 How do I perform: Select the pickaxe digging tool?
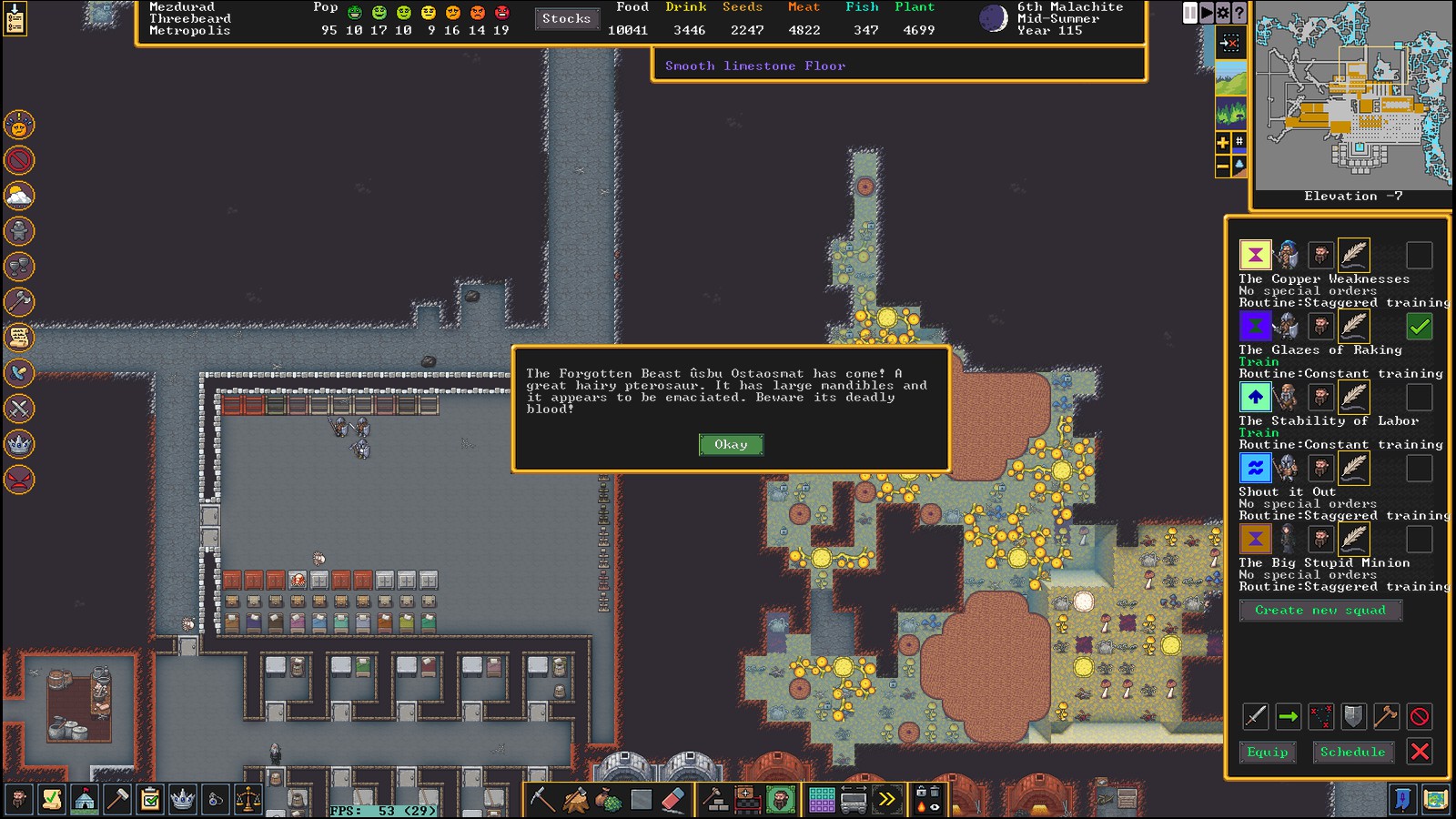click(542, 800)
